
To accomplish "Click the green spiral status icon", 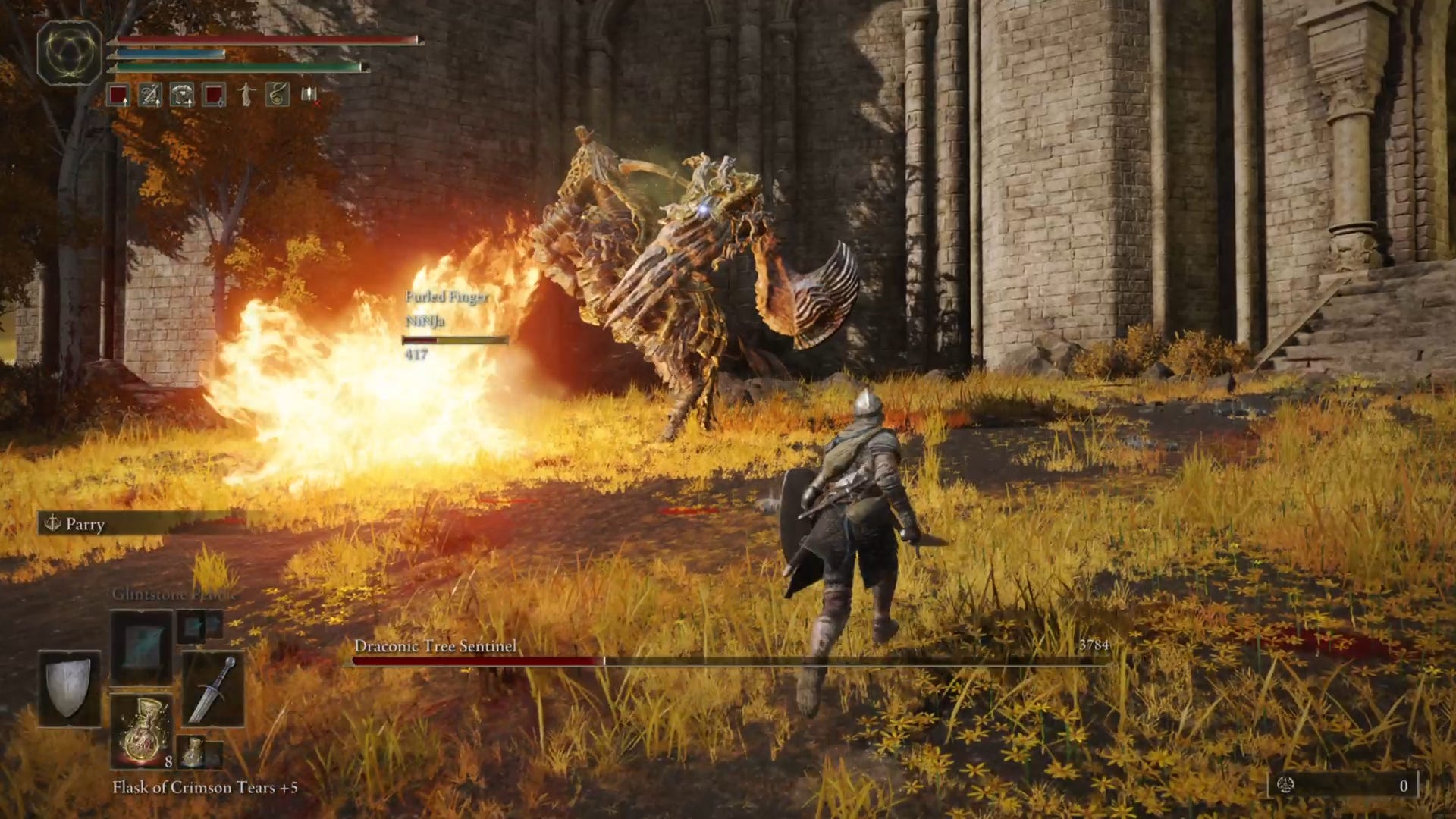I will [278, 95].
